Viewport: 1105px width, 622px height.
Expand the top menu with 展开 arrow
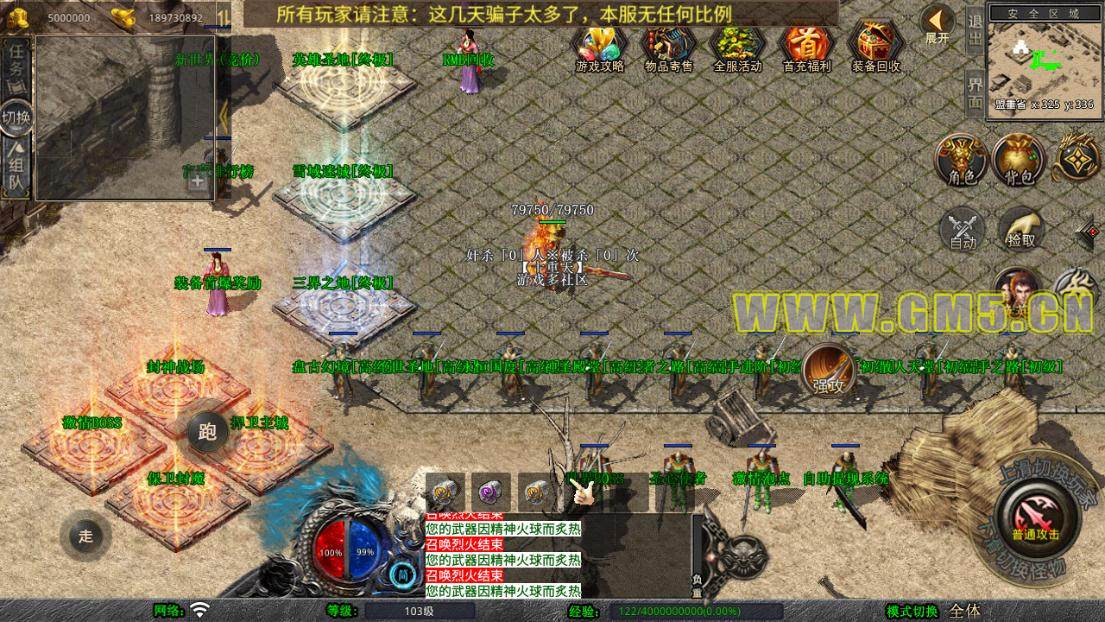click(x=937, y=24)
